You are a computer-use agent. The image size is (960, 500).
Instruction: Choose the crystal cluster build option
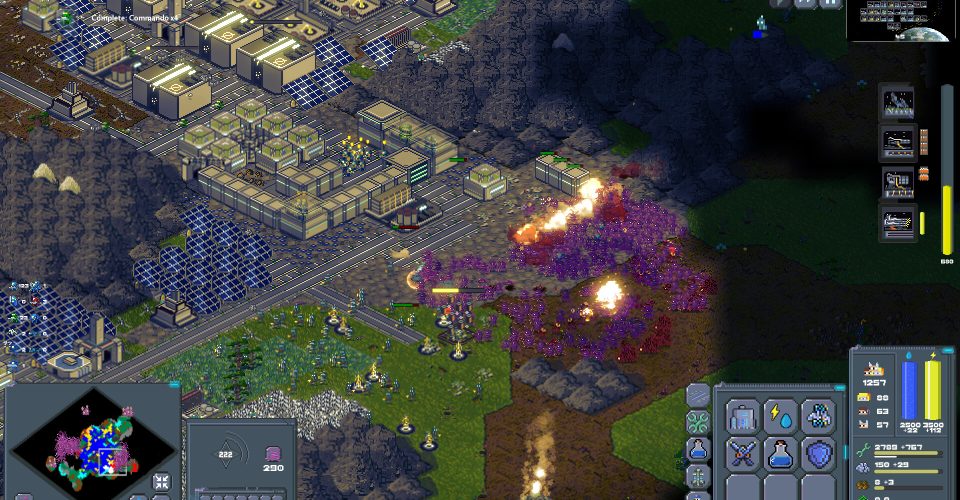pyautogui.click(x=819, y=414)
